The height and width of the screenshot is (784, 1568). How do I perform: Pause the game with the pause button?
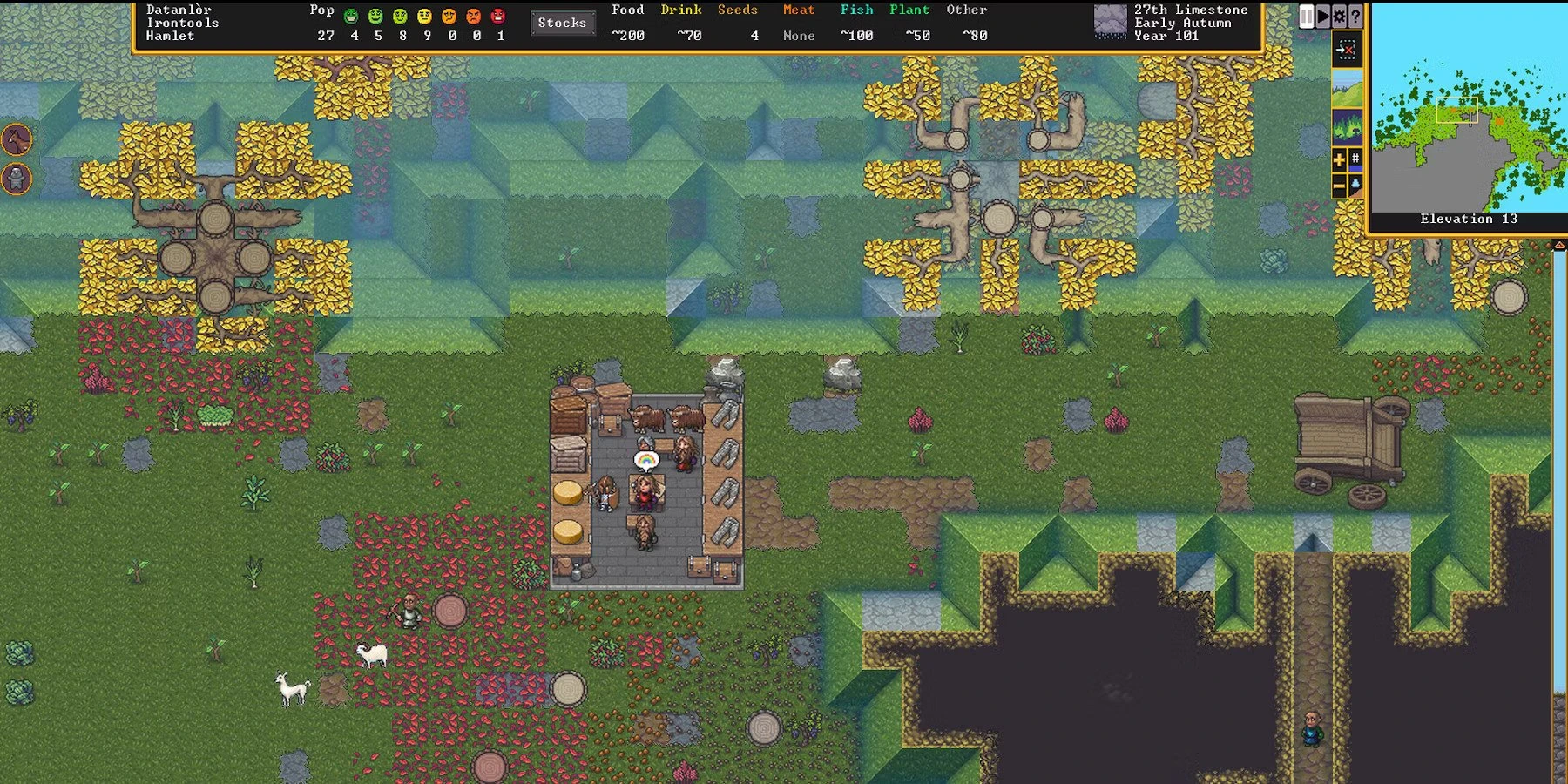tap(1307, 15)
